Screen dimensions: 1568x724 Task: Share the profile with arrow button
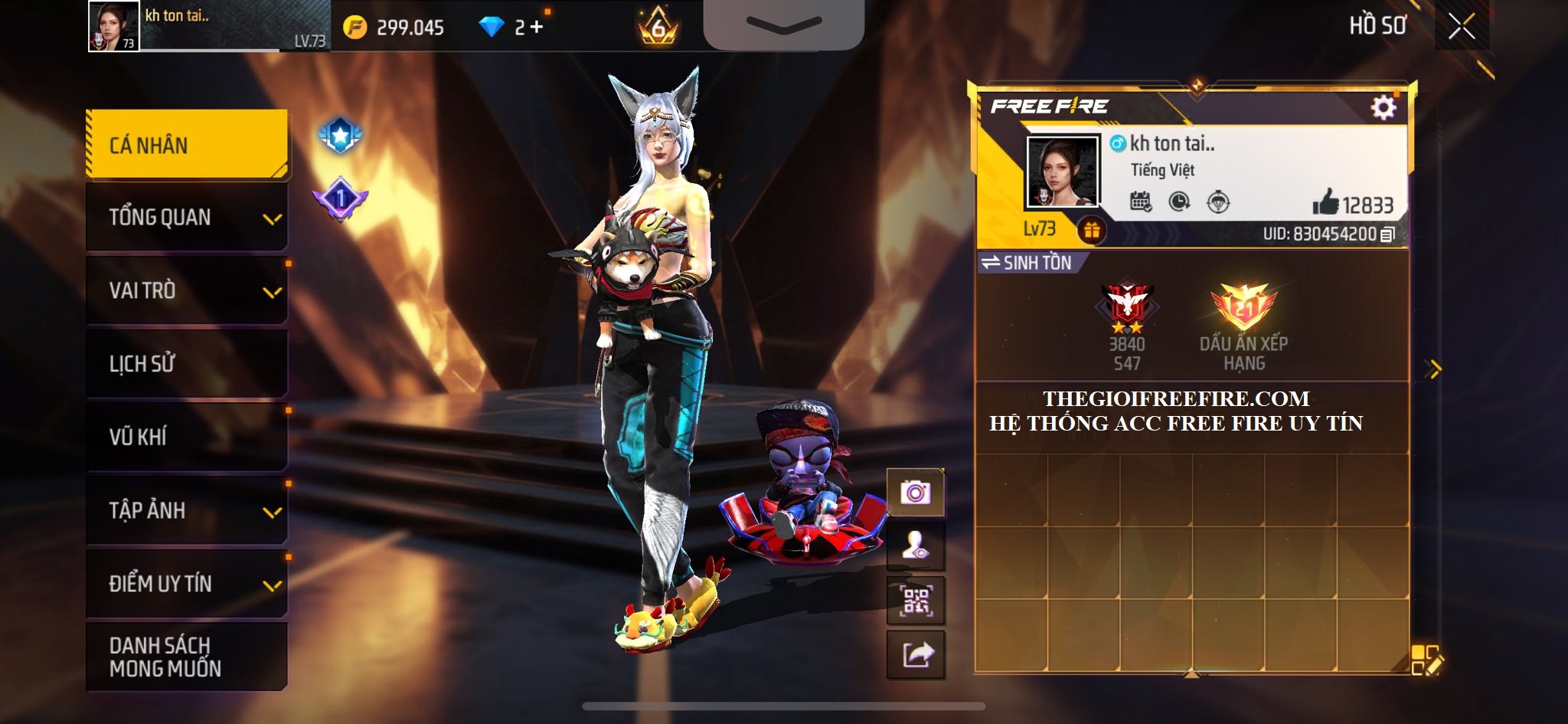coord(916,655)
